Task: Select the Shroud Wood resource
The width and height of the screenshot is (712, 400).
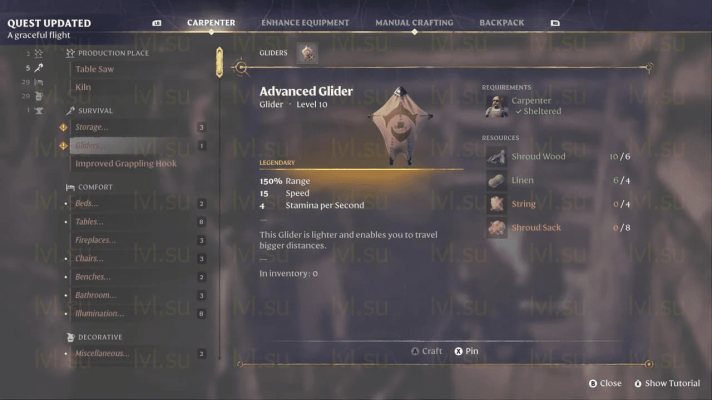Action: click(537, 156)
